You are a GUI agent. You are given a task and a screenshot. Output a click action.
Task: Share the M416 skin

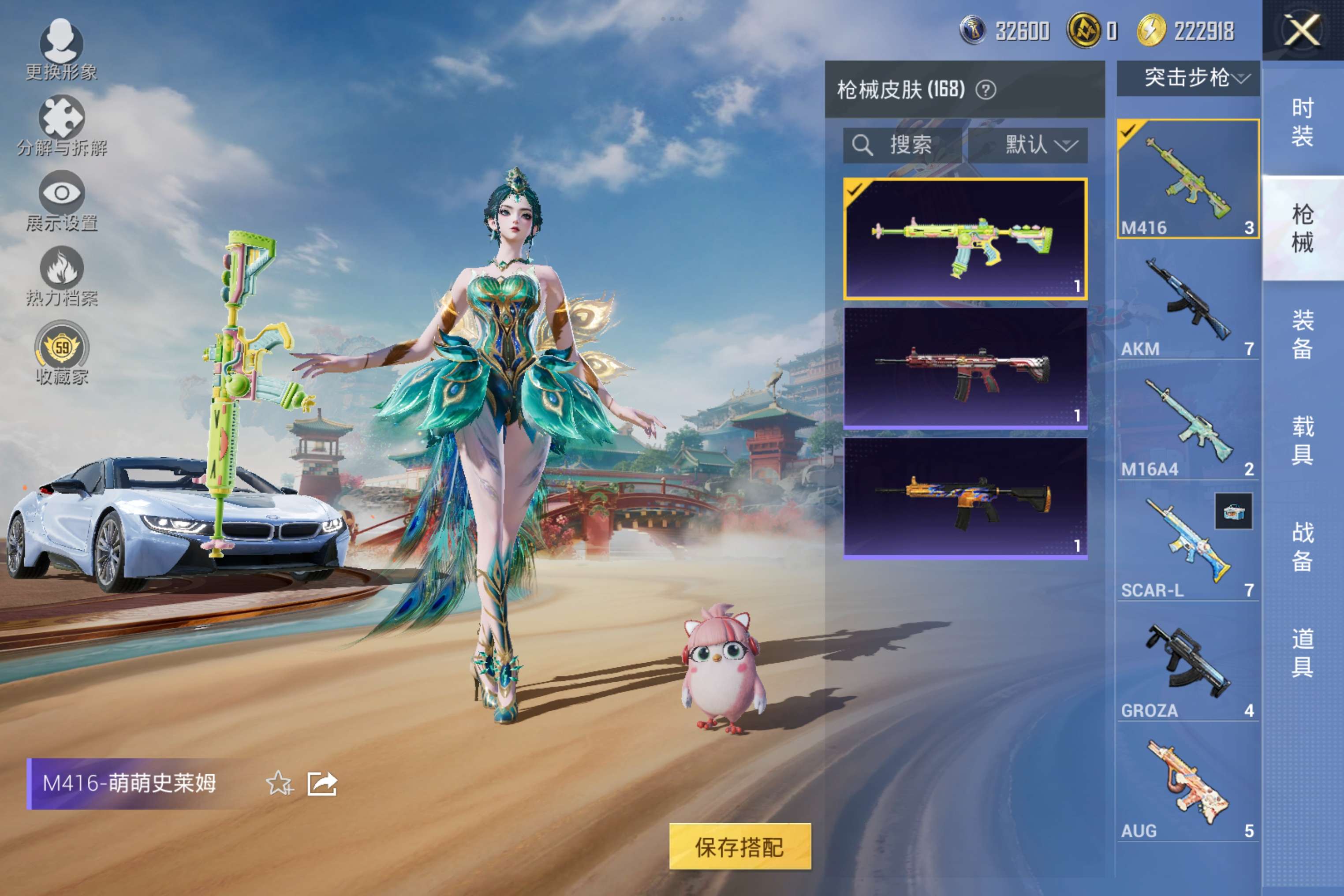(322, 783)
